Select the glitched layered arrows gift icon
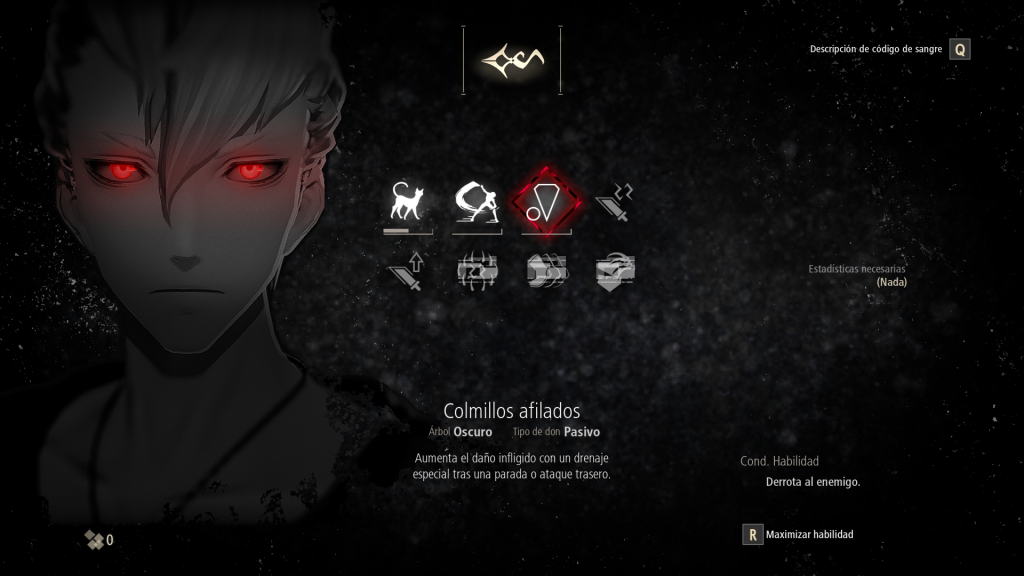Screen dimensions: 1024x576 (x=546, y=270)
